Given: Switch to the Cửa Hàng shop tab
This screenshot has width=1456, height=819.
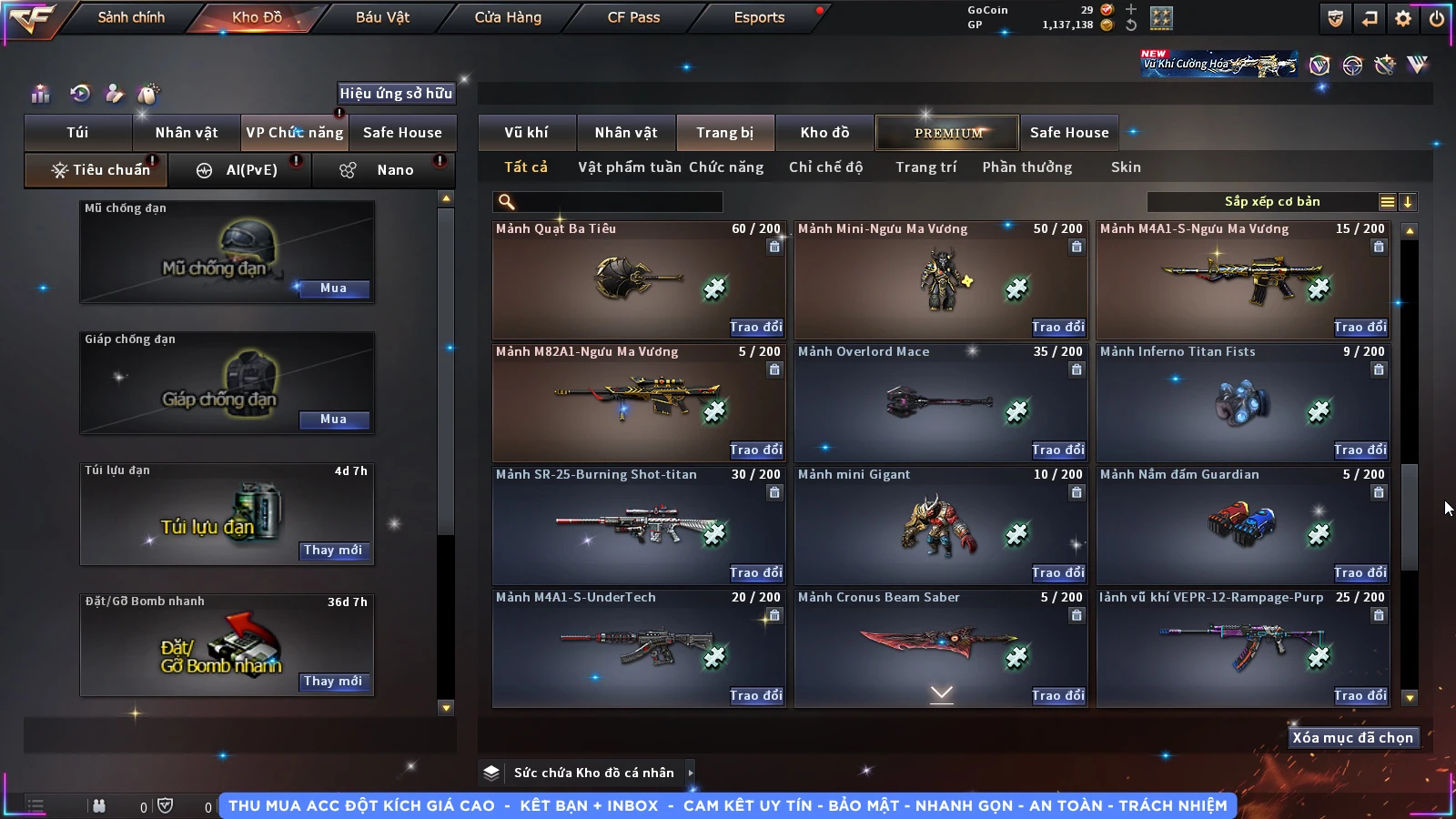Looking at the screenshot, I should point(508,17).
